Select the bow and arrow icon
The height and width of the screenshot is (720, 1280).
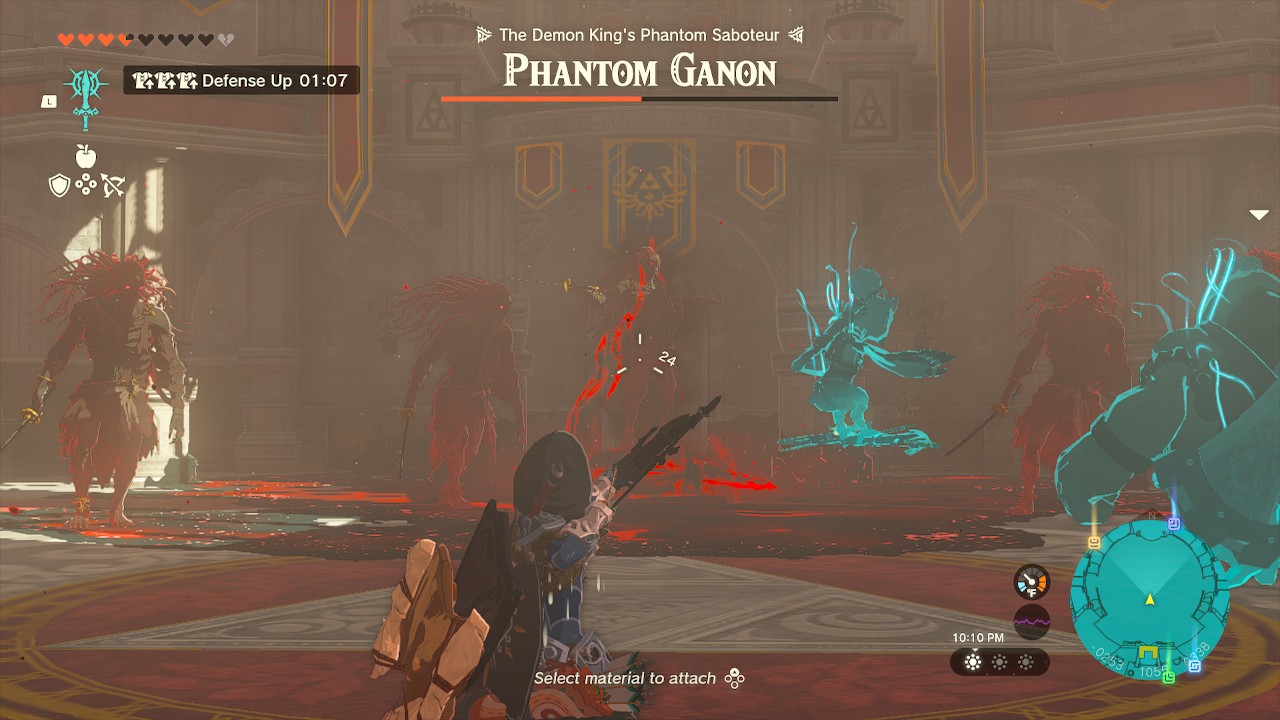tap(112, 183)
